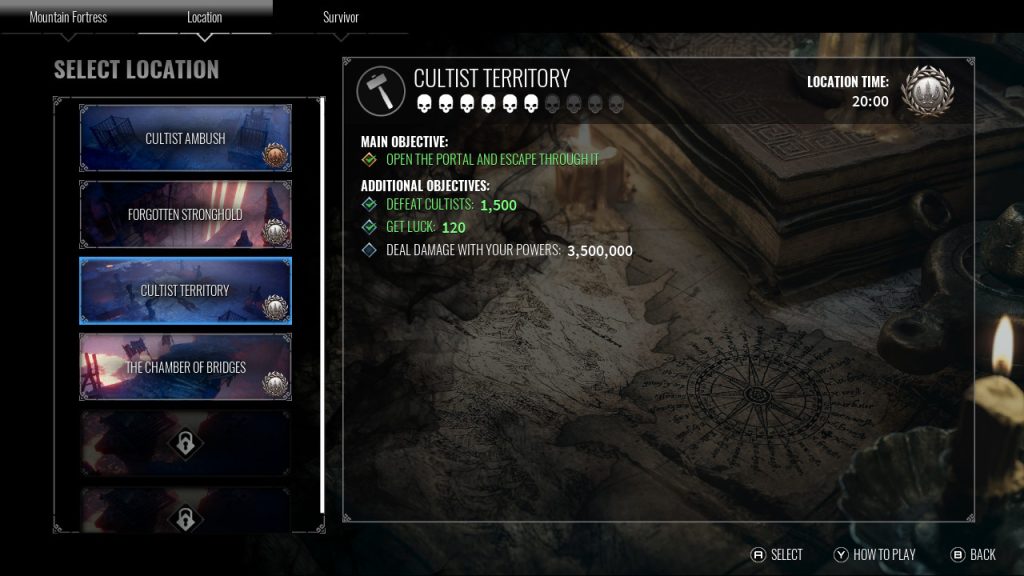Click the Location tab

205,18
